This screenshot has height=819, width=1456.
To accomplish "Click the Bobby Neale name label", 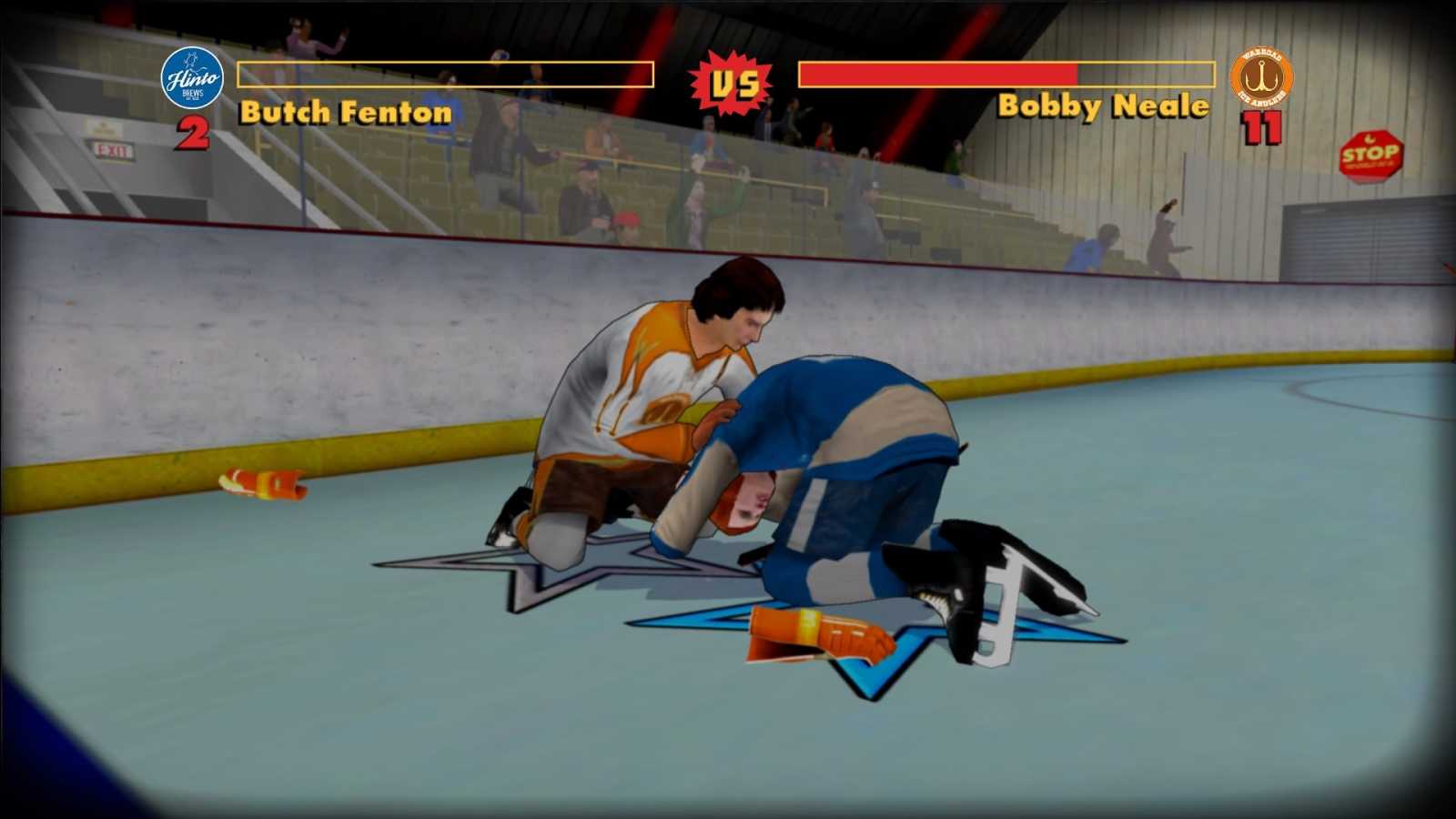I will pyautogui.click(x=1102, y=107).
